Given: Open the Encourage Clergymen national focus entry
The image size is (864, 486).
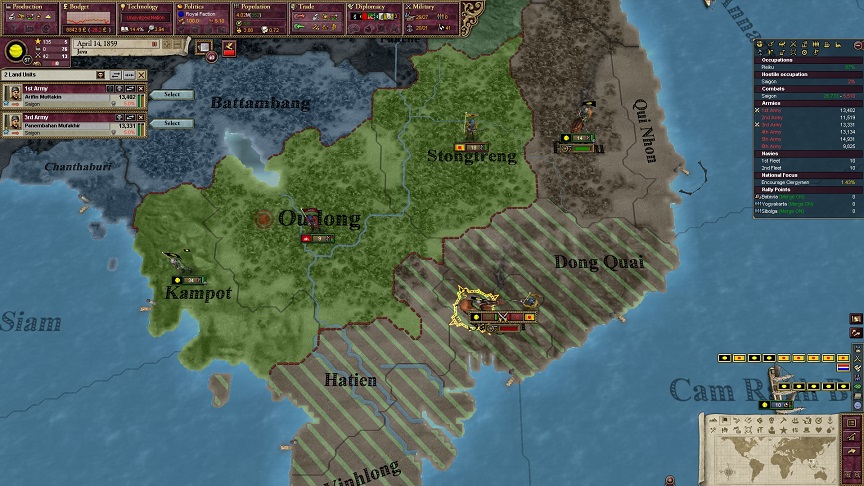Looking at the screenshot, I should click(x=795, y=182).
